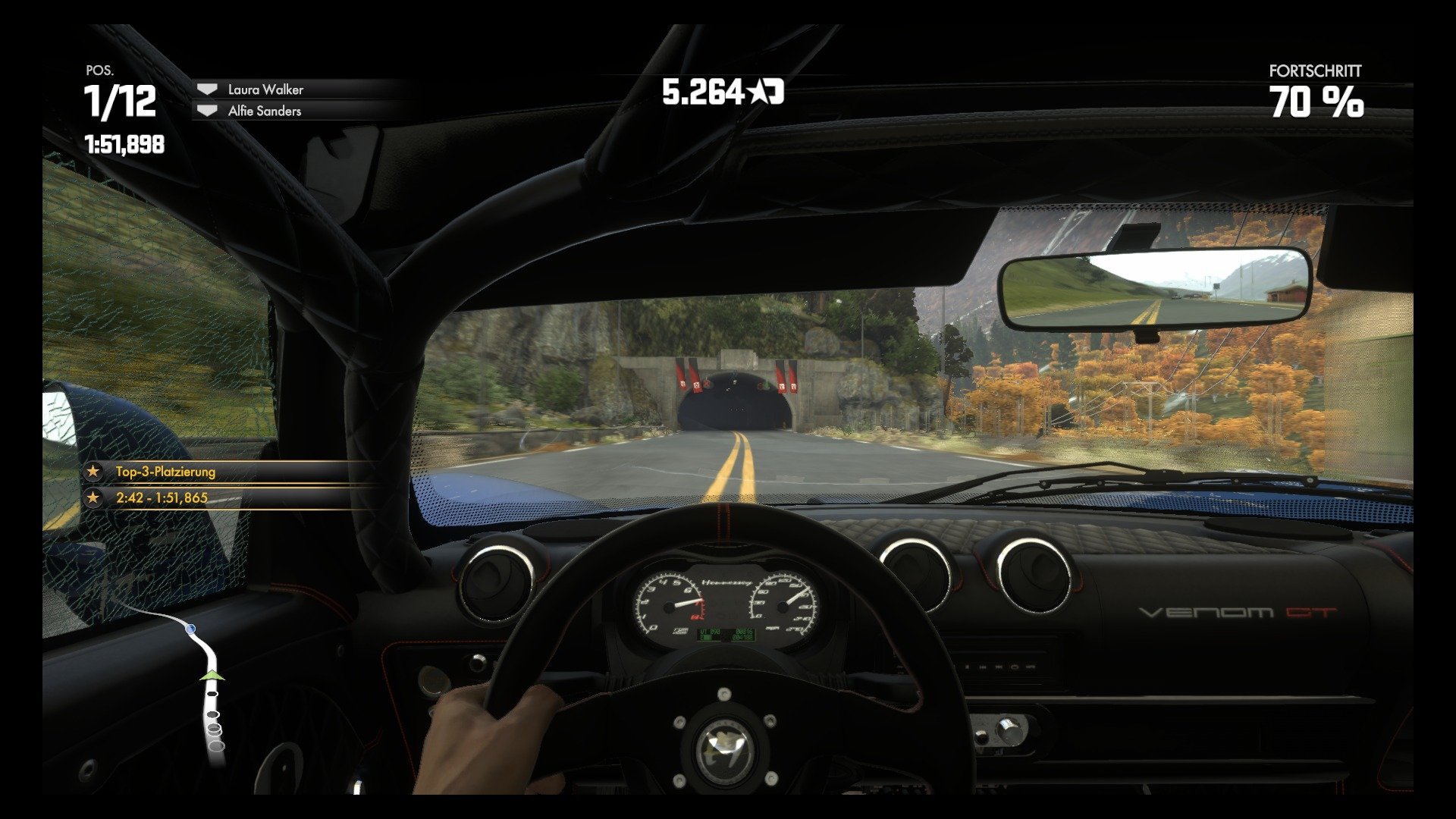Toggle the VT gear indicator on the trip computer
Viewport: 1456px width, 819px height.
[703, 632]
